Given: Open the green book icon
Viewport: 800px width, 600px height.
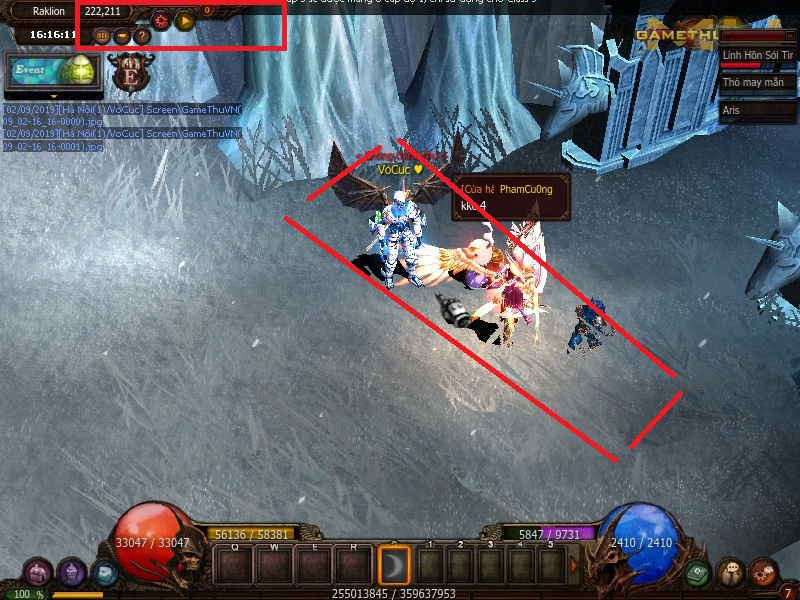Looking at the screenshot, I should pos(697,573).
